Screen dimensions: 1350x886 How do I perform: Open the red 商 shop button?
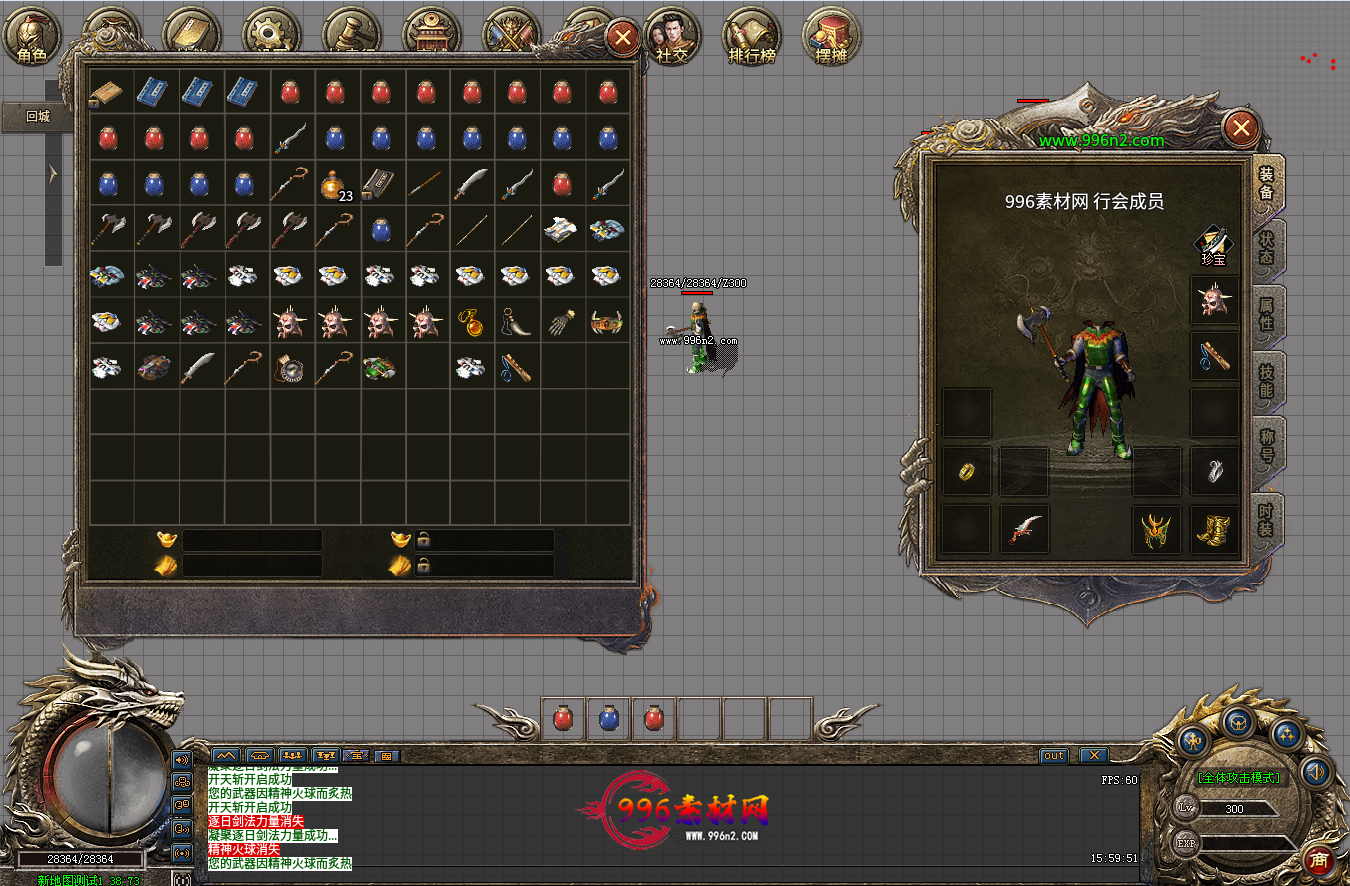click(1319, 859)
